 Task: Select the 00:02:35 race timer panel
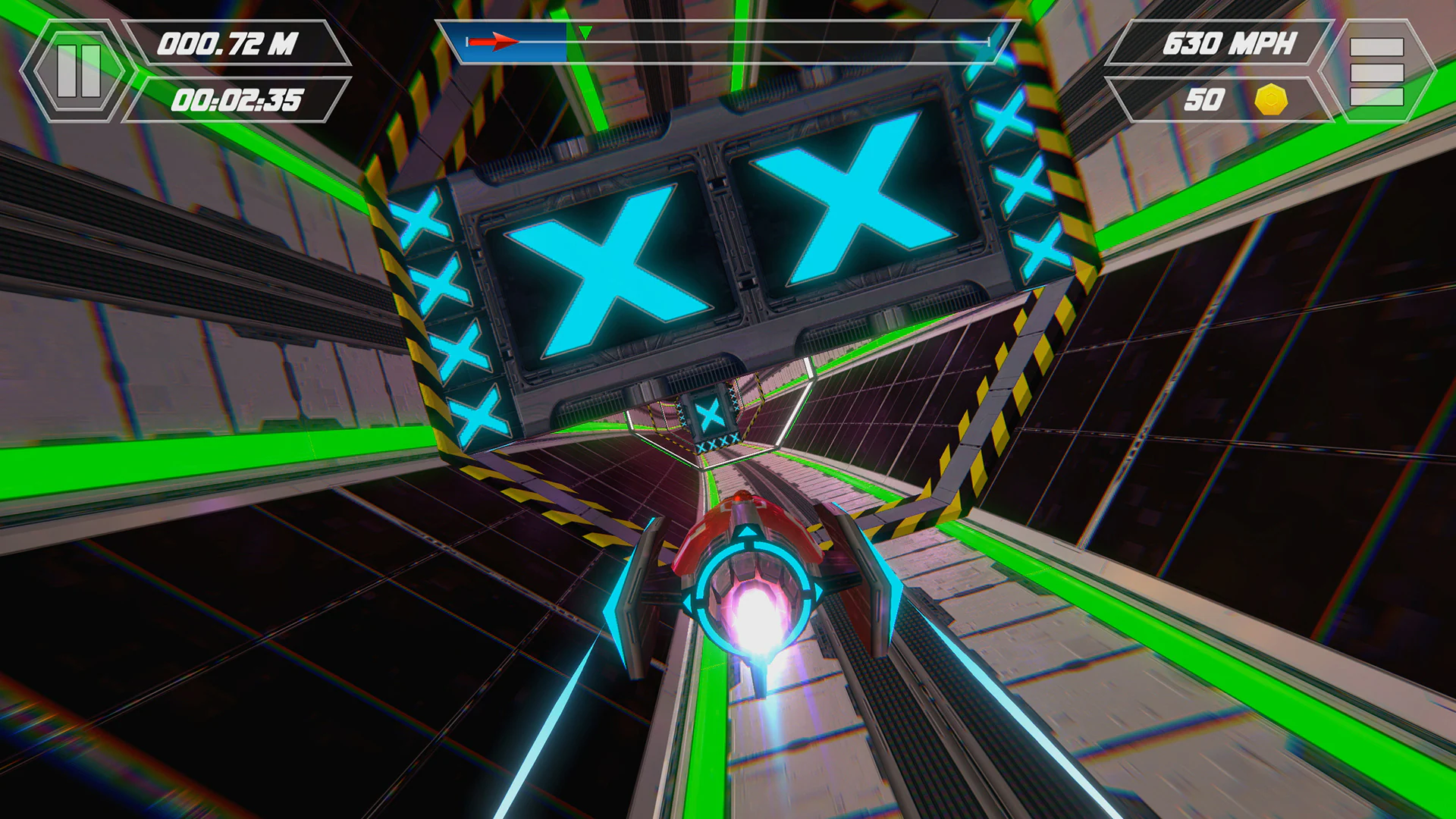pyautogui.click(x=237, y=99)
